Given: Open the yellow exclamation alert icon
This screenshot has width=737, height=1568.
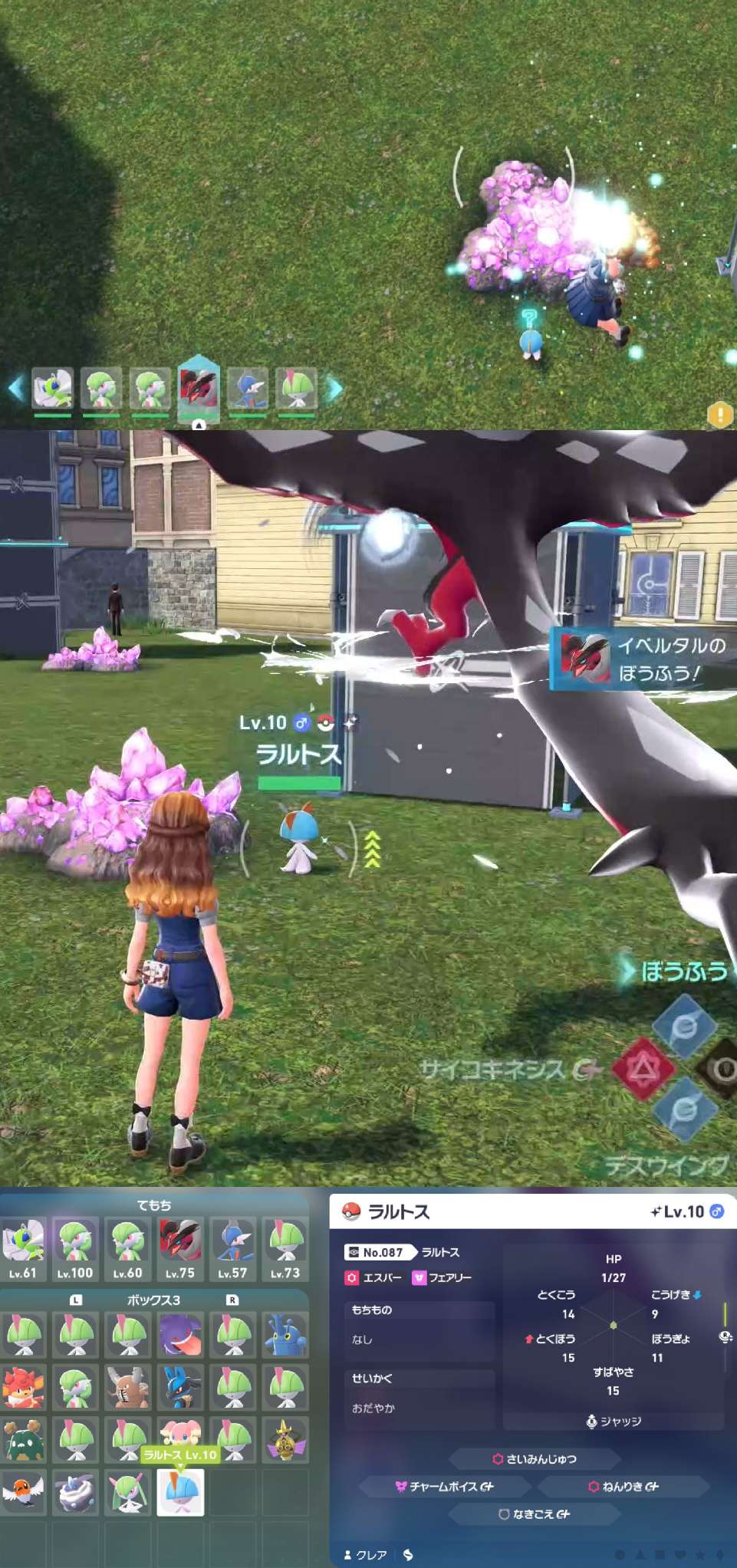Looking at the screenshot, I should [x=719, y=415].
